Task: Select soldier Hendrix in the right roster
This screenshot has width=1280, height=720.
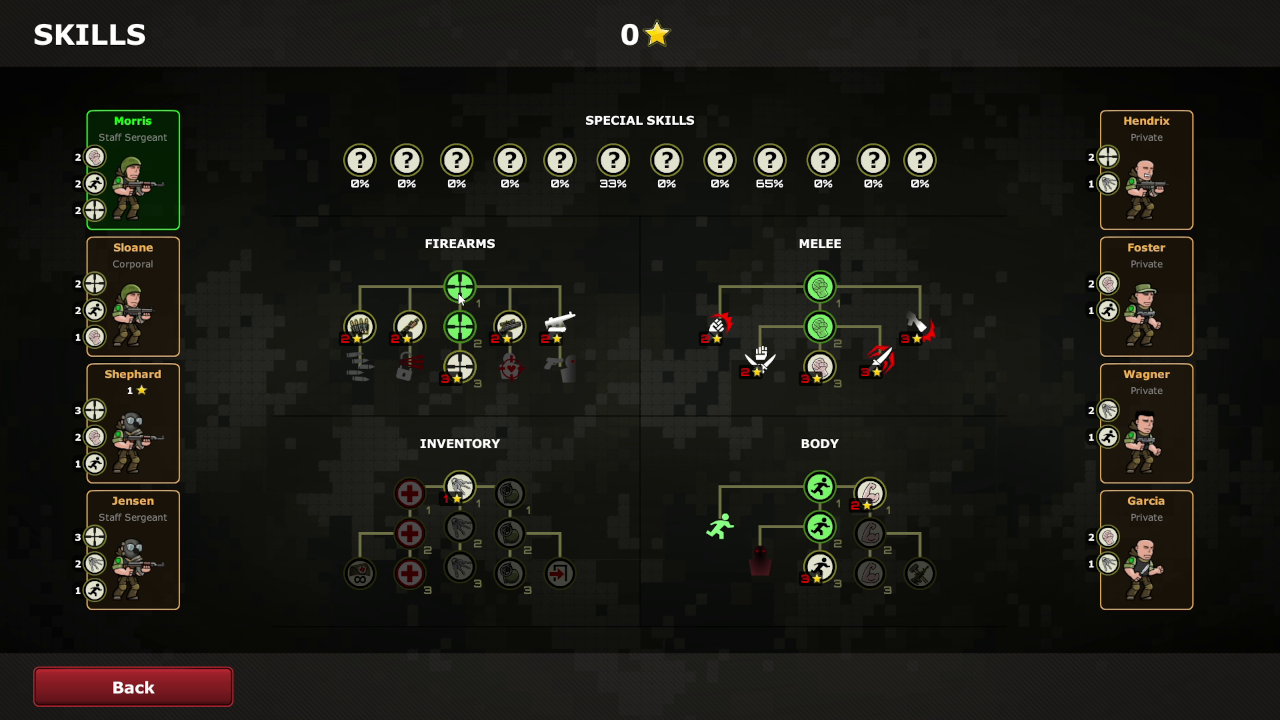Action: [x=1146, y=170]
